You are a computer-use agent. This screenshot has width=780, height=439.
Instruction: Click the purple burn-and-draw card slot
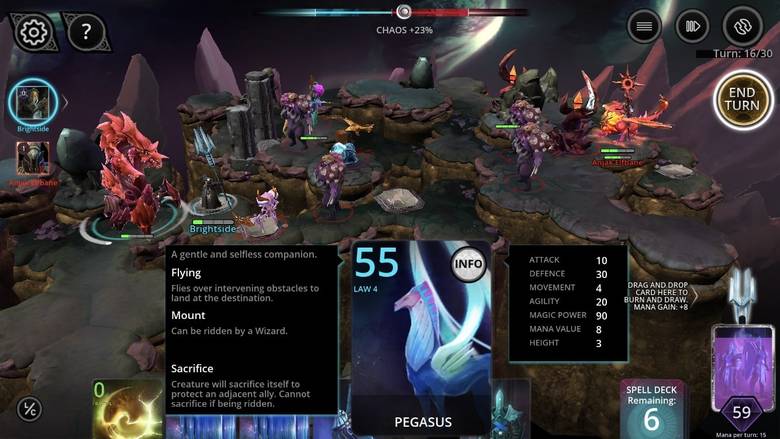(x=742, y=355)
